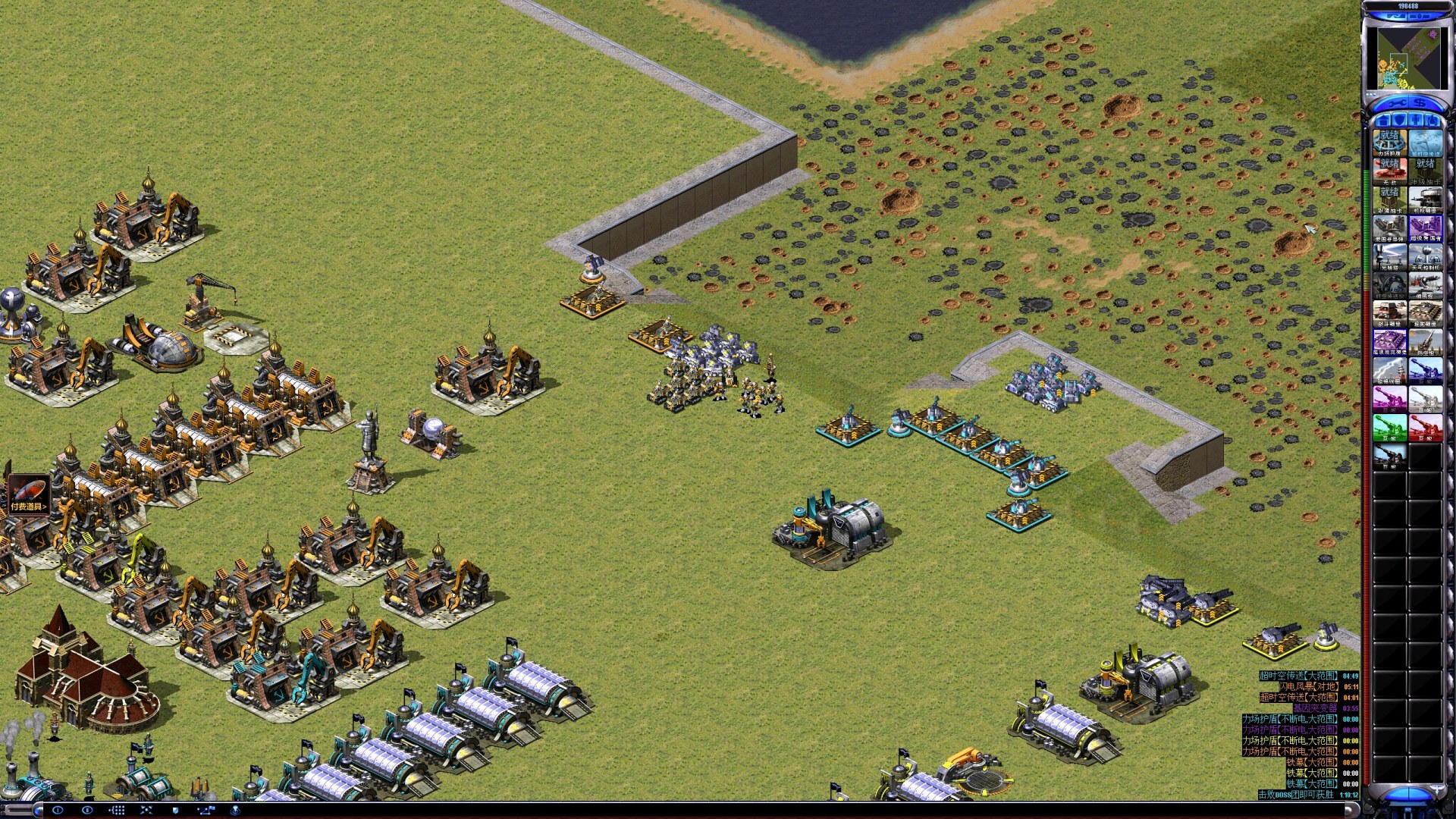This screenshot has width=1456, height=819.
Task: Click the guard shield command button
Action: pyautogui.click(x=176, y=811)
